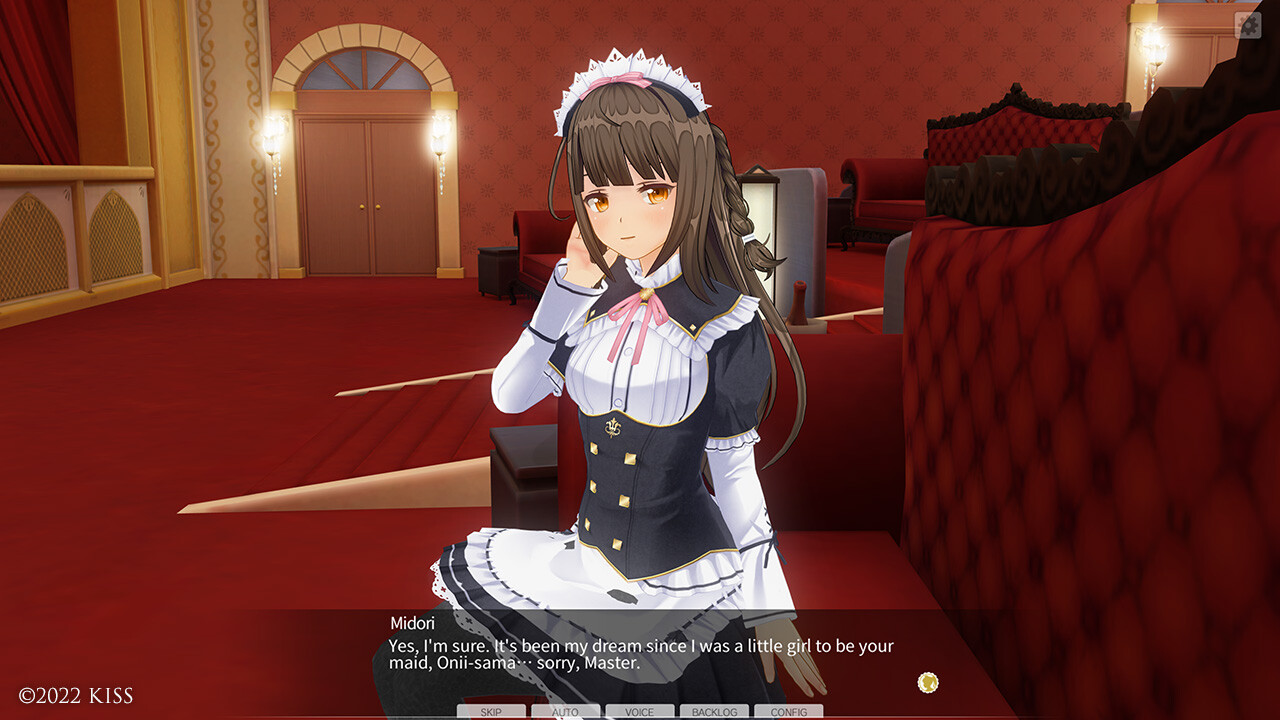Click the dialogue text box to advance
The height and width of the screenshot is (720, 1280).
pyautogui.click(x=640, y=655)
